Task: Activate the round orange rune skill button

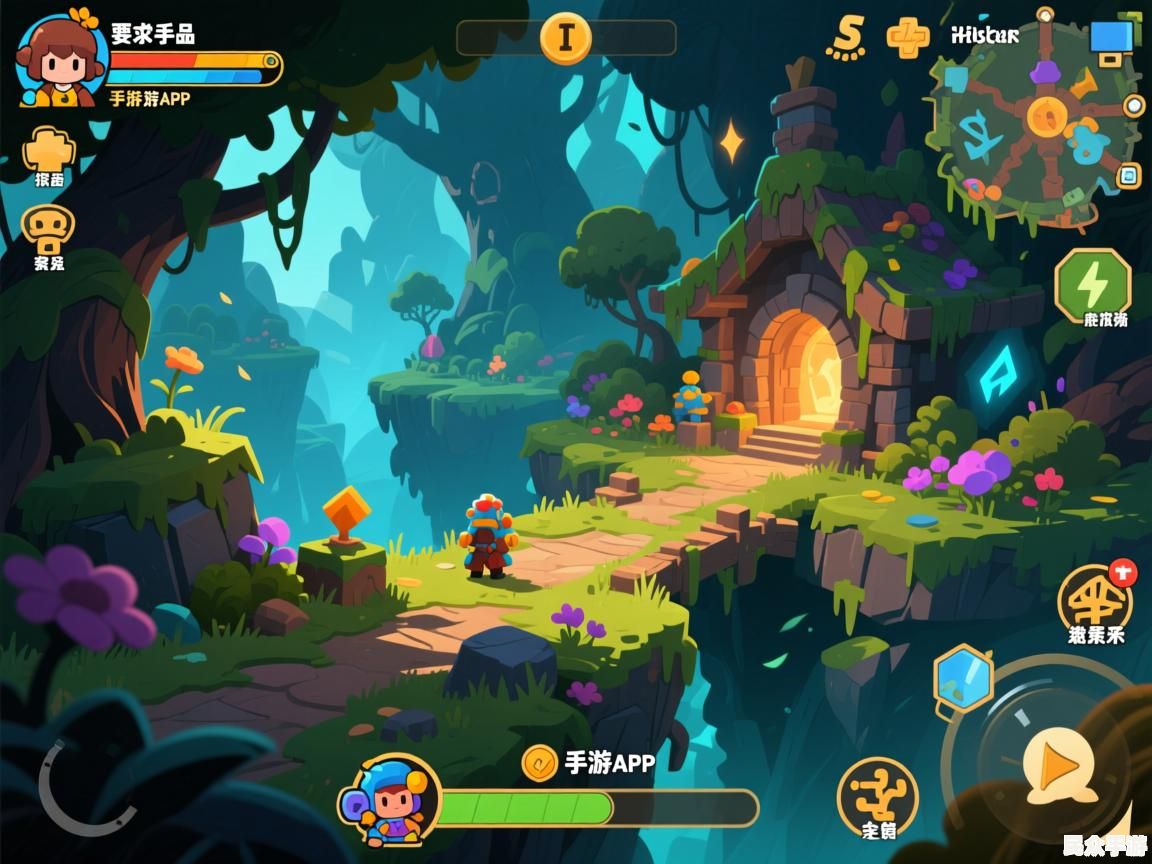Action: (877, 794)
